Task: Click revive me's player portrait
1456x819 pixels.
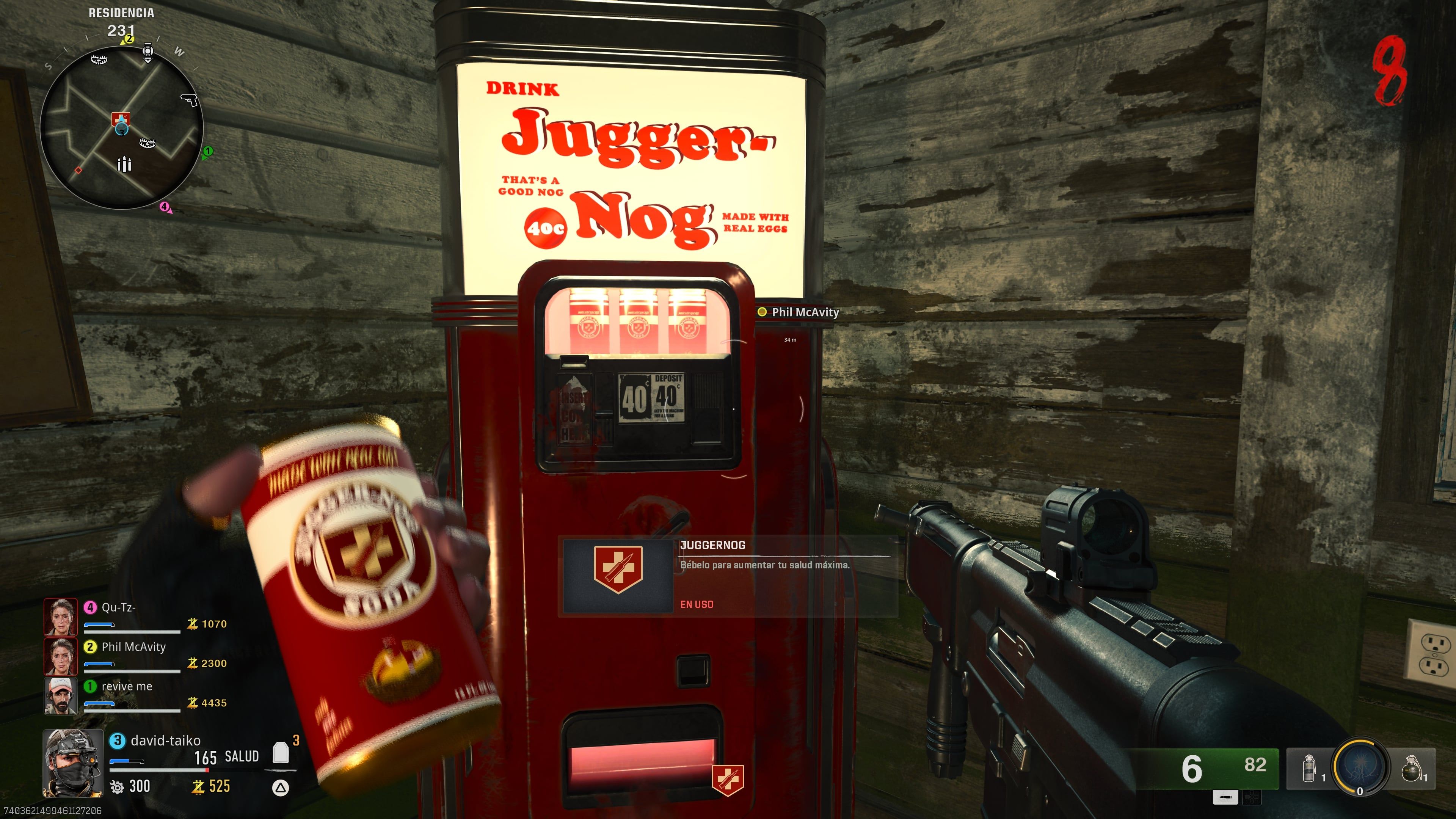Action: [x=61, y=695]
